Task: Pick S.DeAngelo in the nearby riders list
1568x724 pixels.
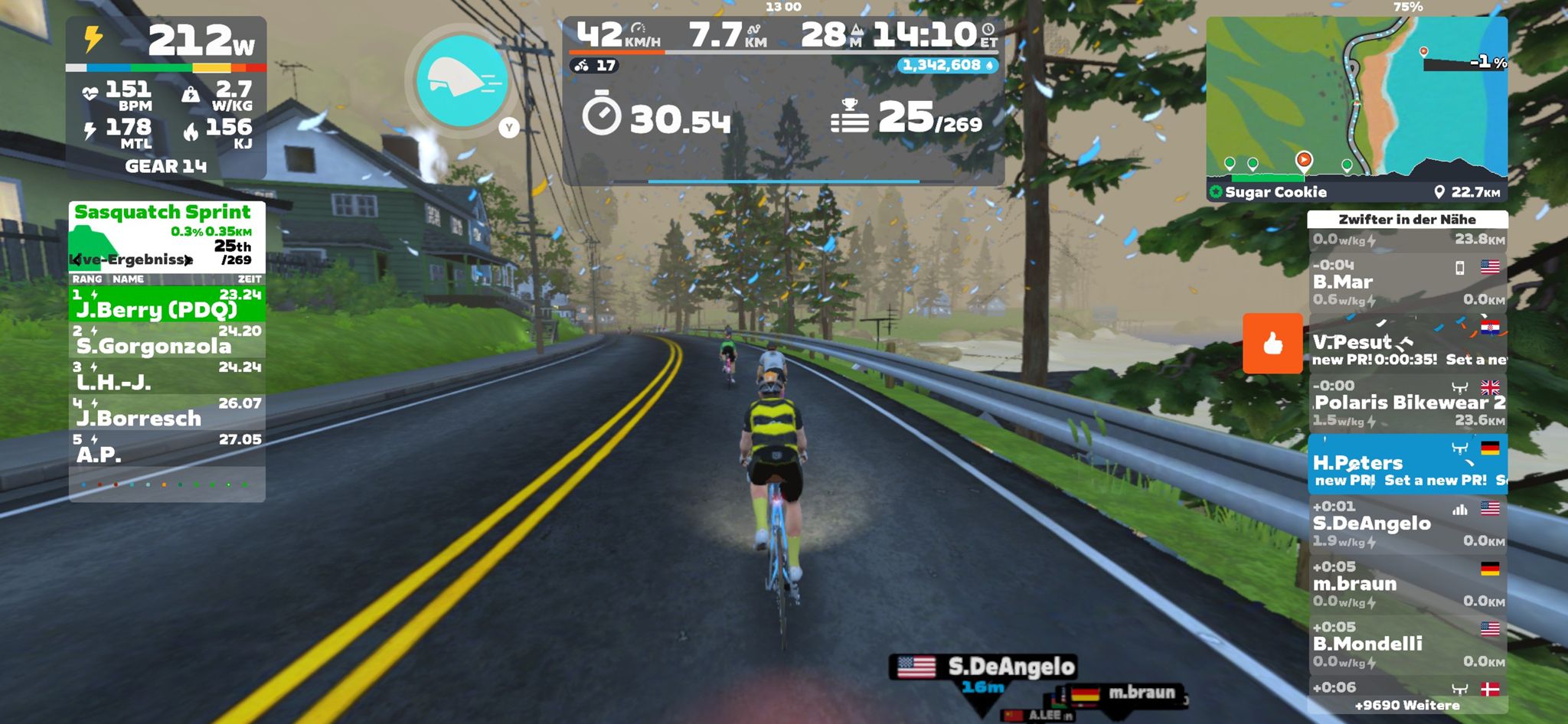Action: (x=1407, y=523)
